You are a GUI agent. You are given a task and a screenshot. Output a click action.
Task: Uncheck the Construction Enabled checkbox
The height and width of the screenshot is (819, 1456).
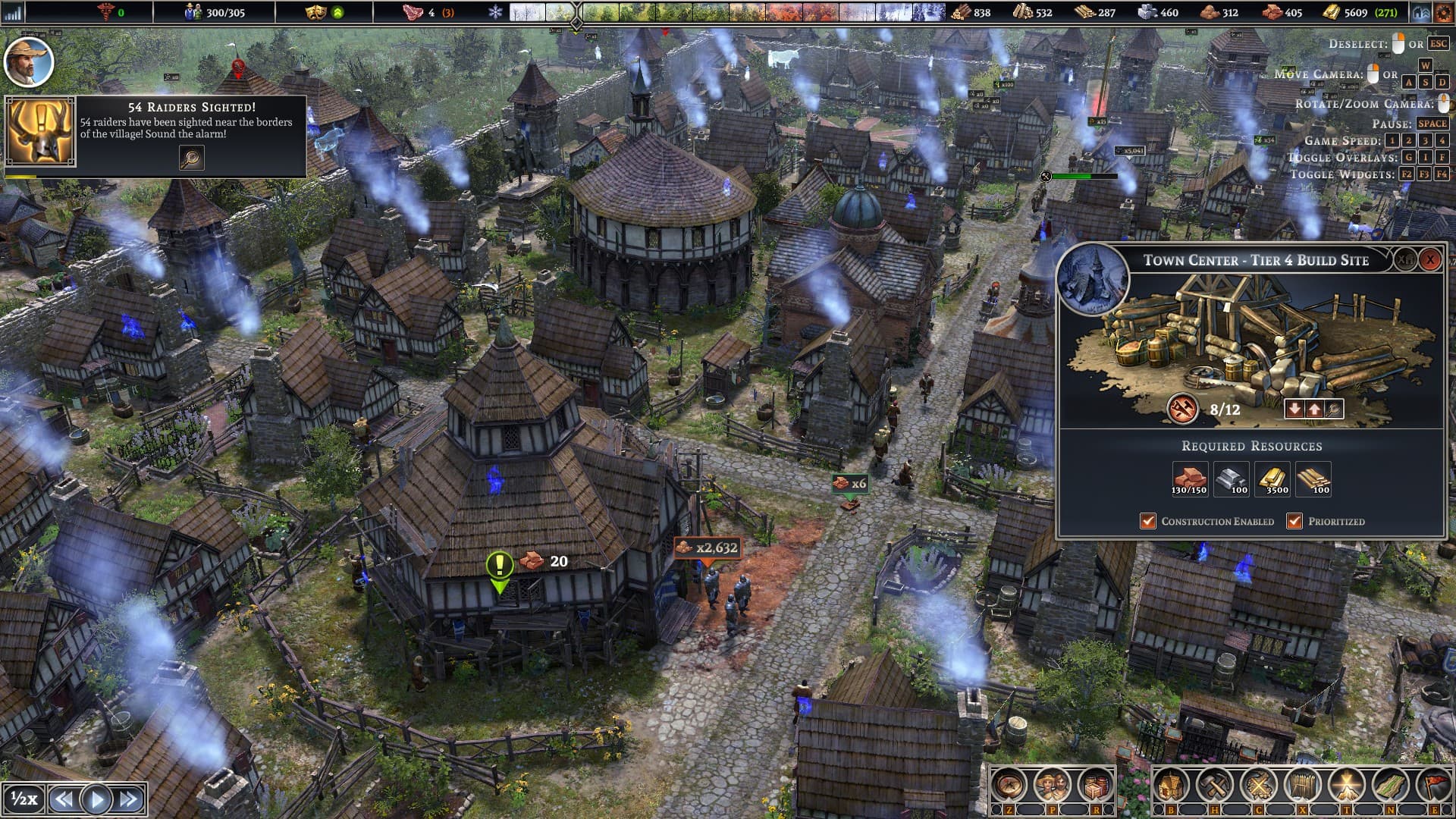[x=1147, y=521]
